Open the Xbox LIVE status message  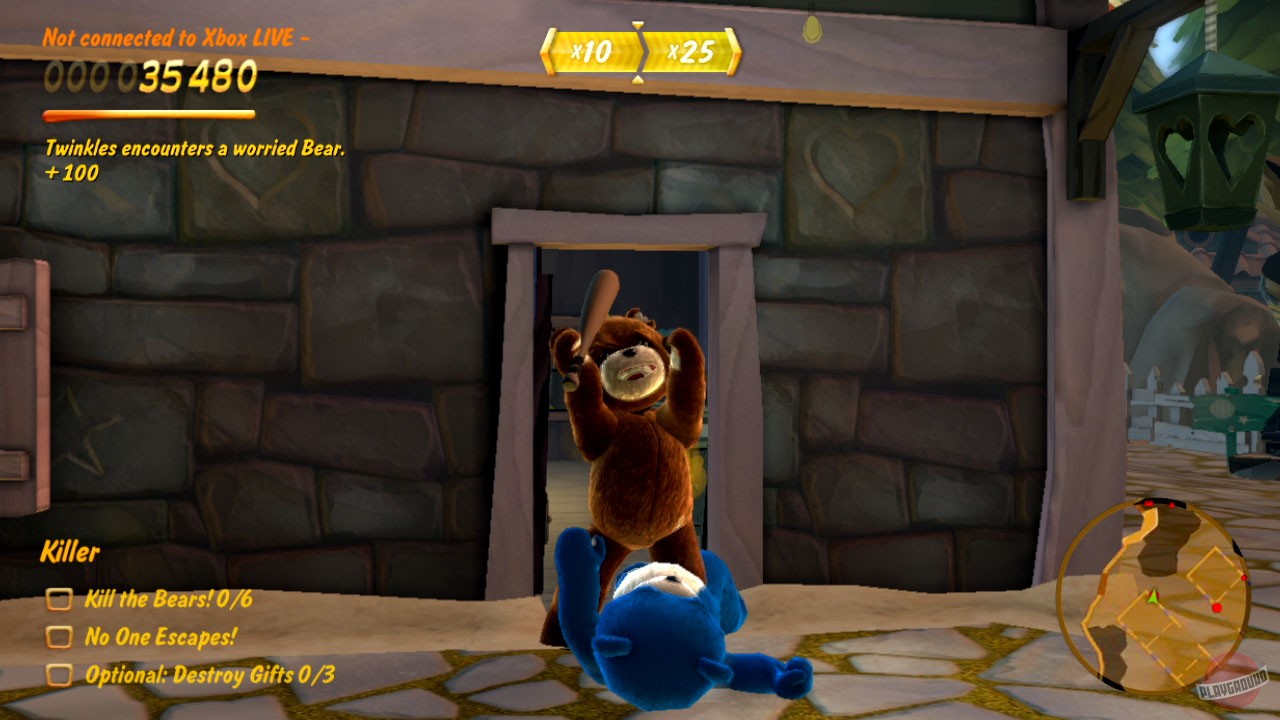[x=175, y=40]
